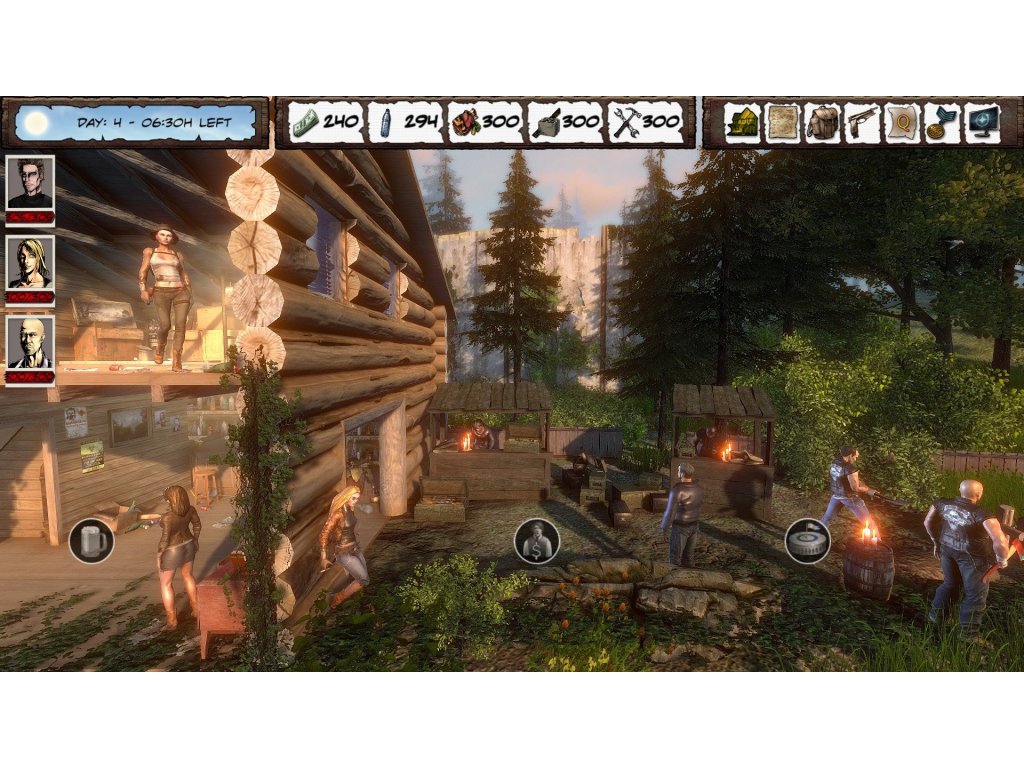The width and height of the screenshot is (1024, 768).
Task: Click the beer mug bar marker
Action: (91, 541)
